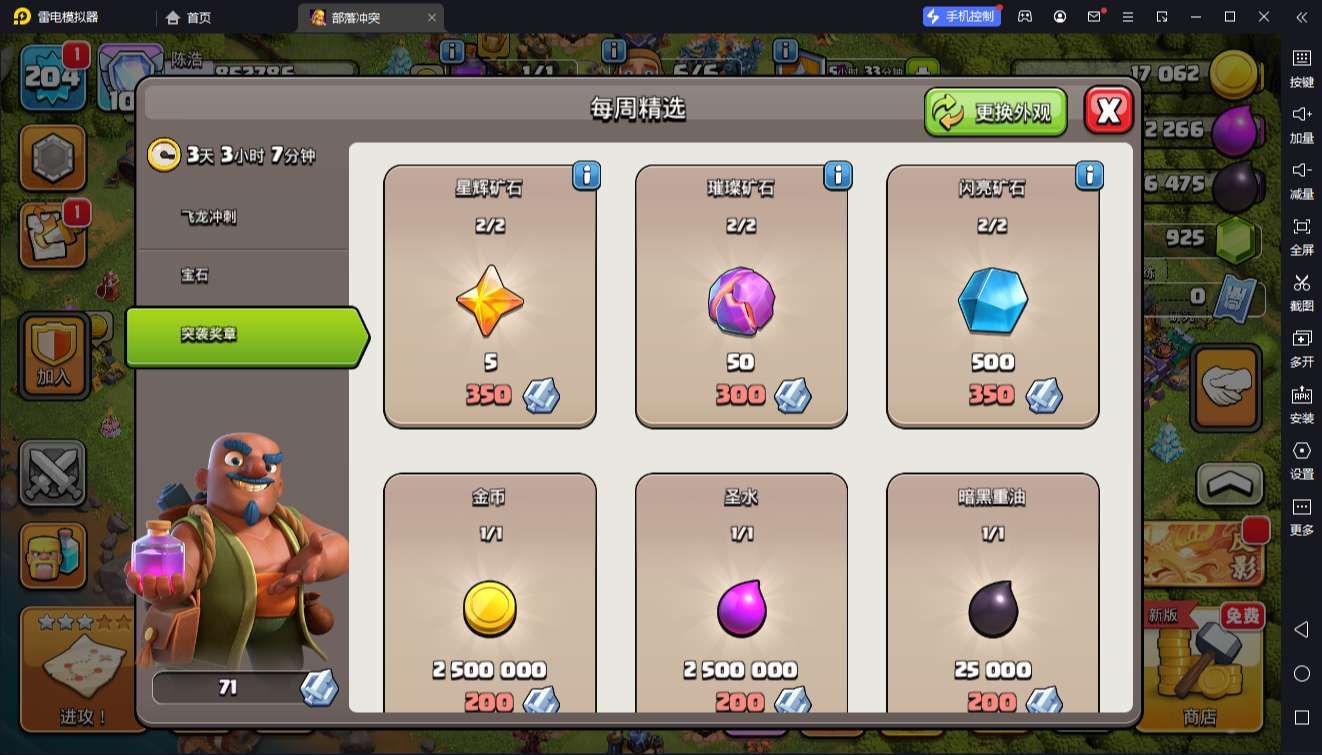Screen dimensions: 1322x755
Task: Open info button on 璀璨矿石 card
Action: (x=837, y=176)
